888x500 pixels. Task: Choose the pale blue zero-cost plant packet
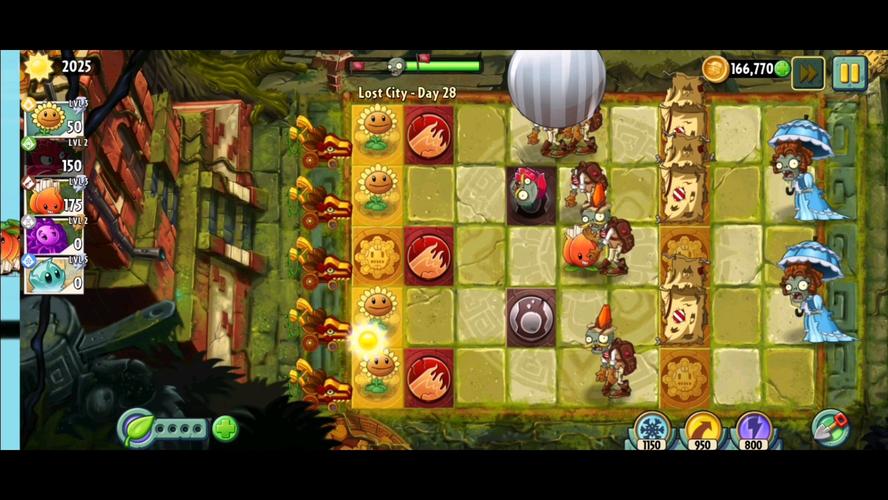pyautogui.click(x=54, y=275)
